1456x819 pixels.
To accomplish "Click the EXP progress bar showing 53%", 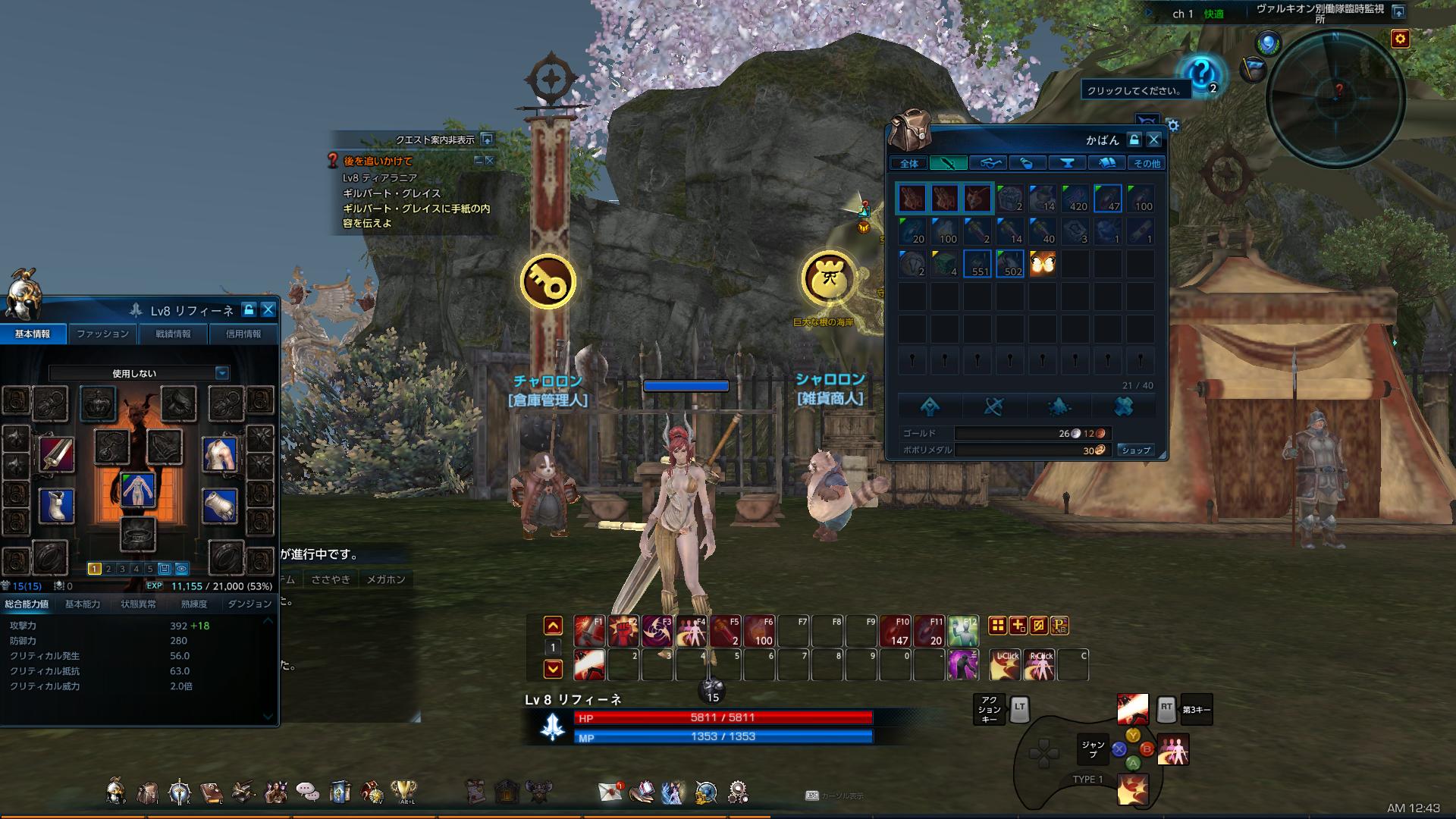I will coord(212,587).
